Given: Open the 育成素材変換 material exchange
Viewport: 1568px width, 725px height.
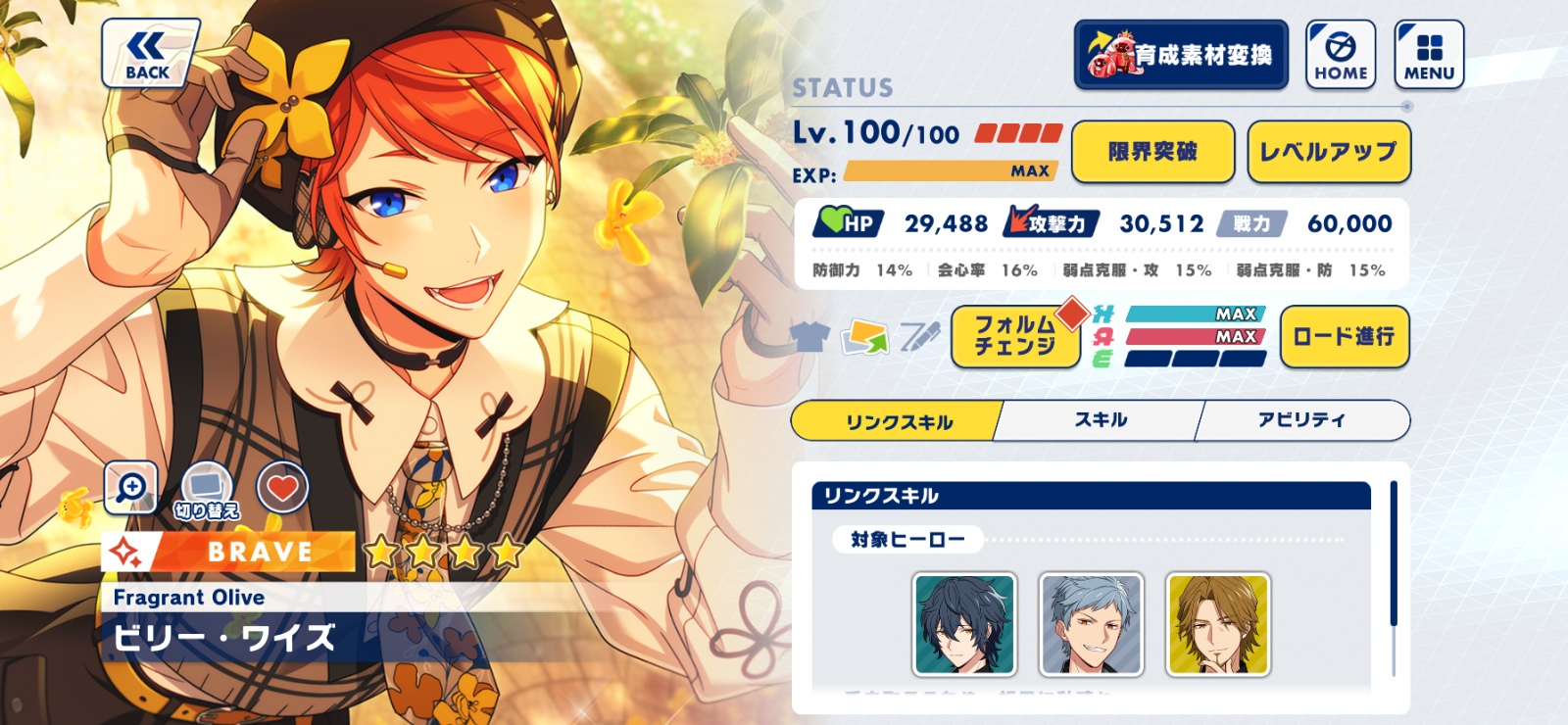Looking at the screenshot, I should click(x=1181, y=55).
